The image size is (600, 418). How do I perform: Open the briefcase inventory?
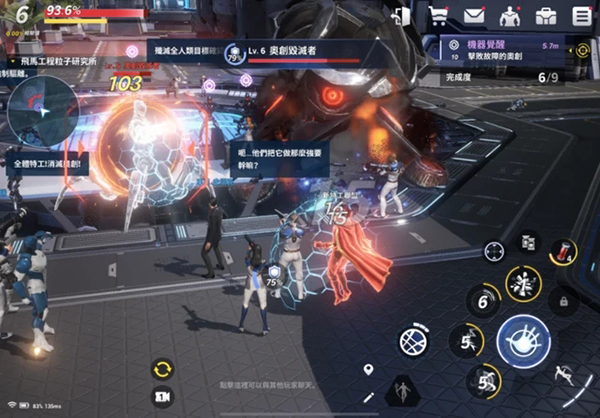coord(546,16)
